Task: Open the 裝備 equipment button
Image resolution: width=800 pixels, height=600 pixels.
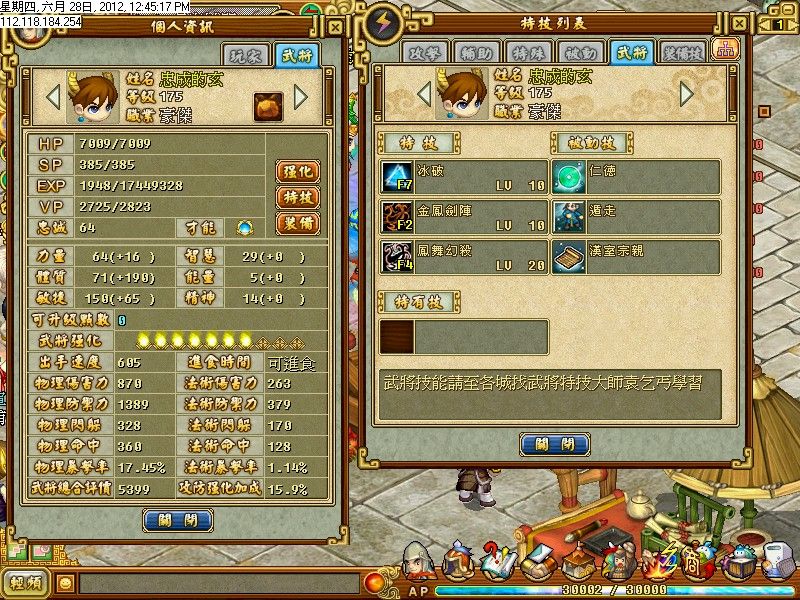Action: (297, 223)
